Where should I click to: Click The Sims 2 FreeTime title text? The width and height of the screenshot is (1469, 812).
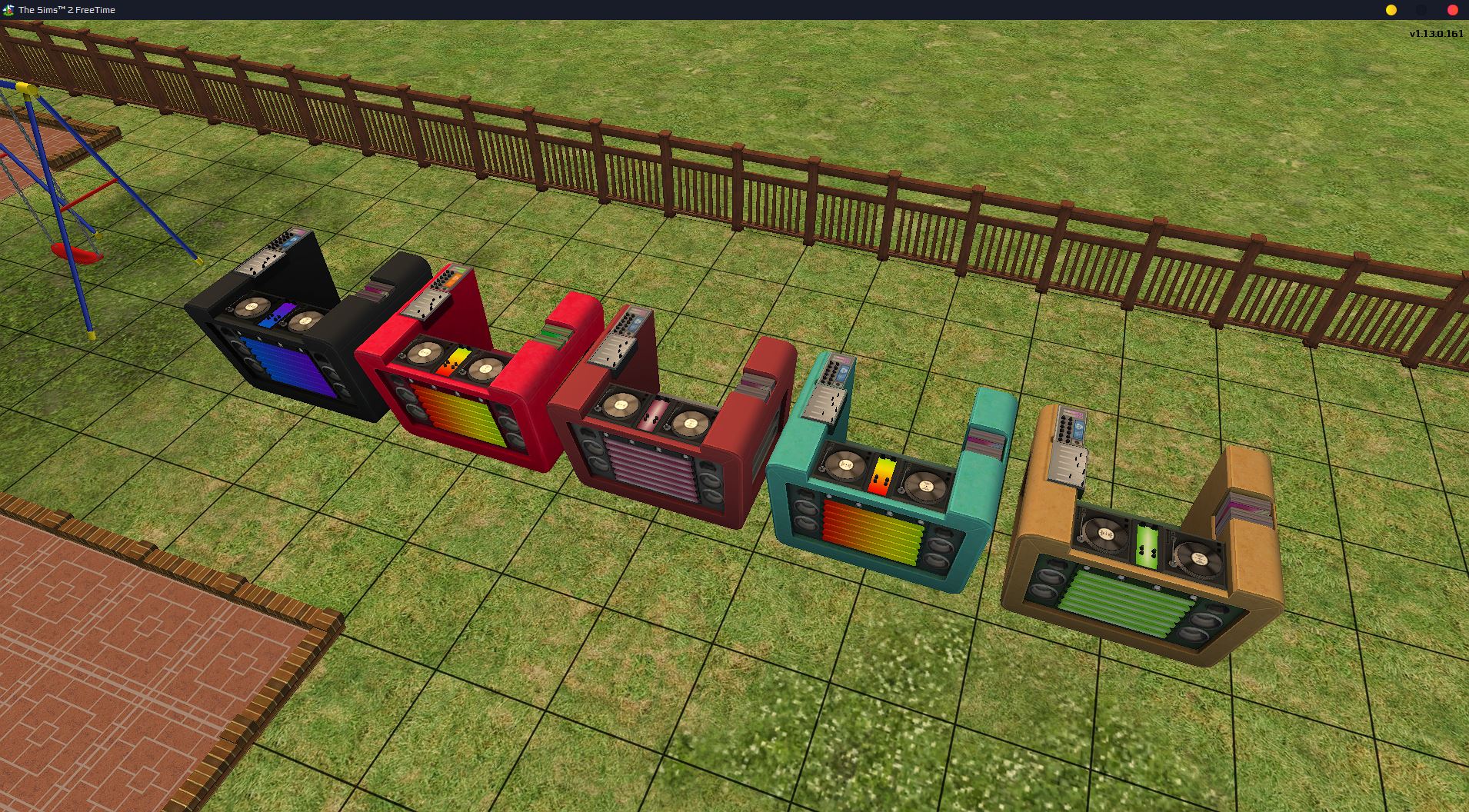point(68,9)
